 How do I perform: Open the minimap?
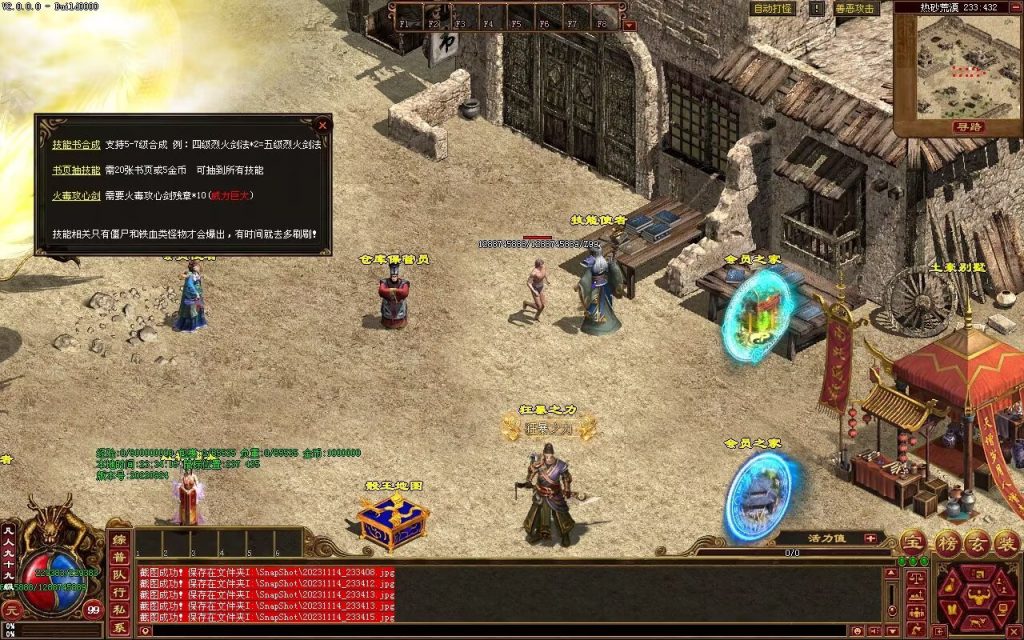957,72
